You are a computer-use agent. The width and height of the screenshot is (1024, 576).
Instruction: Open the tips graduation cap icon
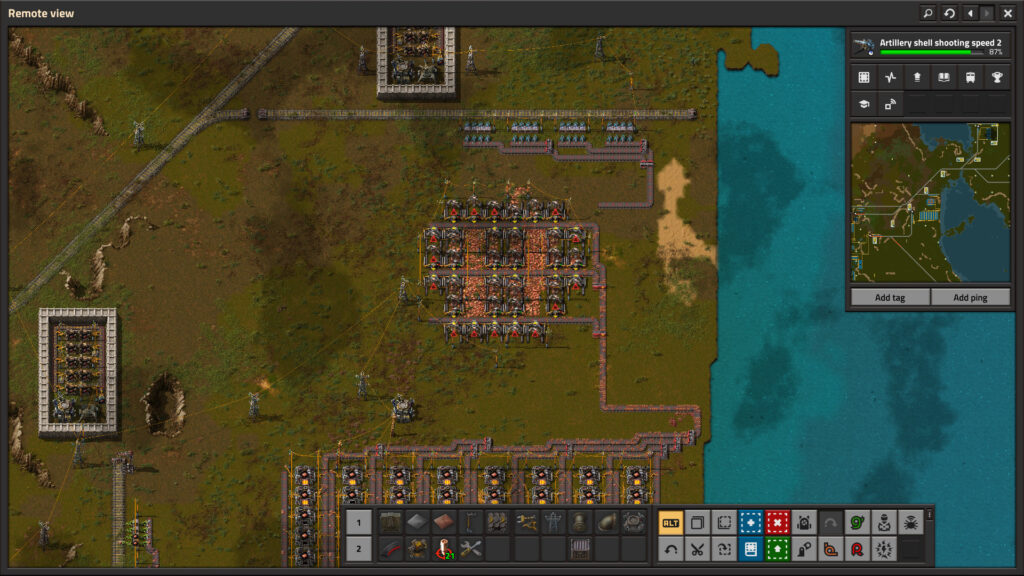[x=863, y=104]
